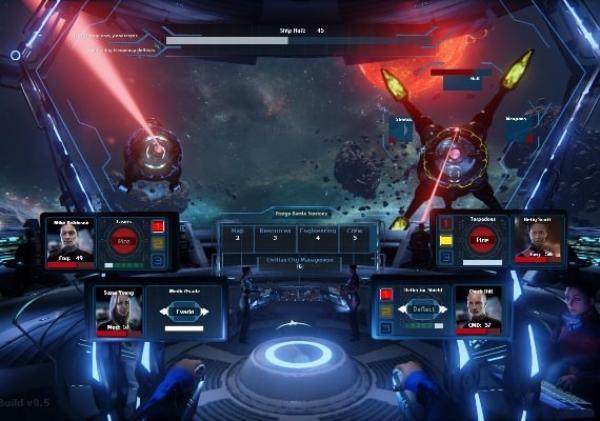Set lasers to the red power level
Viewport: 600px width, 421px height.
click(x=157, y=226)
